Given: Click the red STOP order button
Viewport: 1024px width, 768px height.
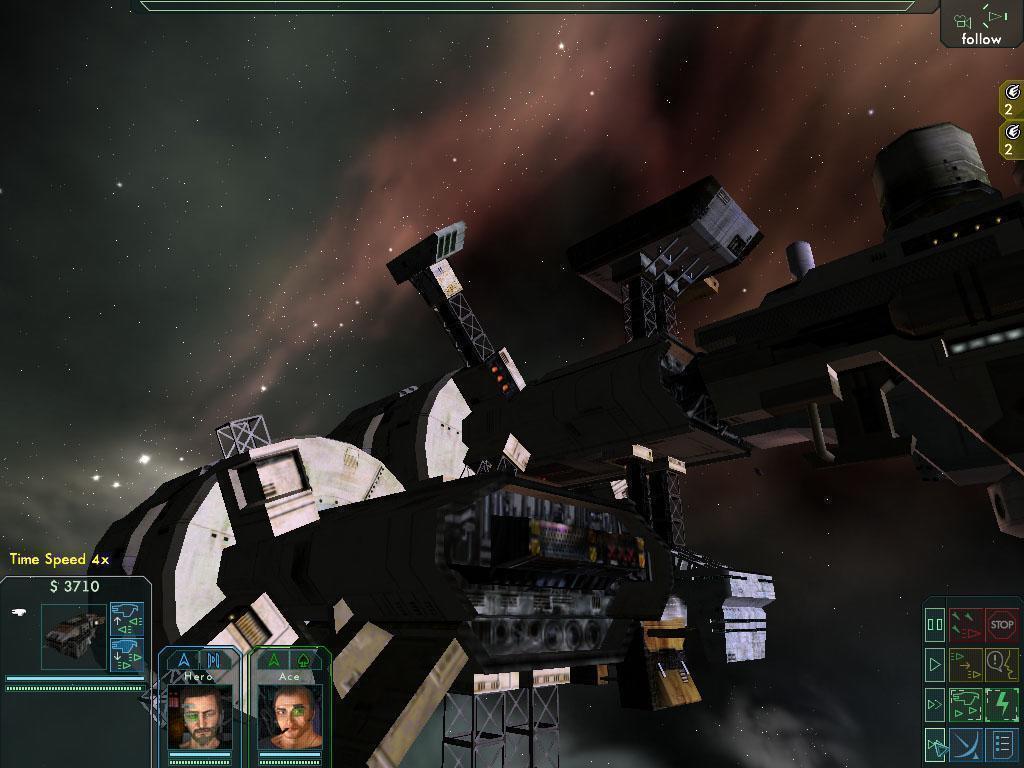Looking at the screenshot, I should [x=1002, y=625].
